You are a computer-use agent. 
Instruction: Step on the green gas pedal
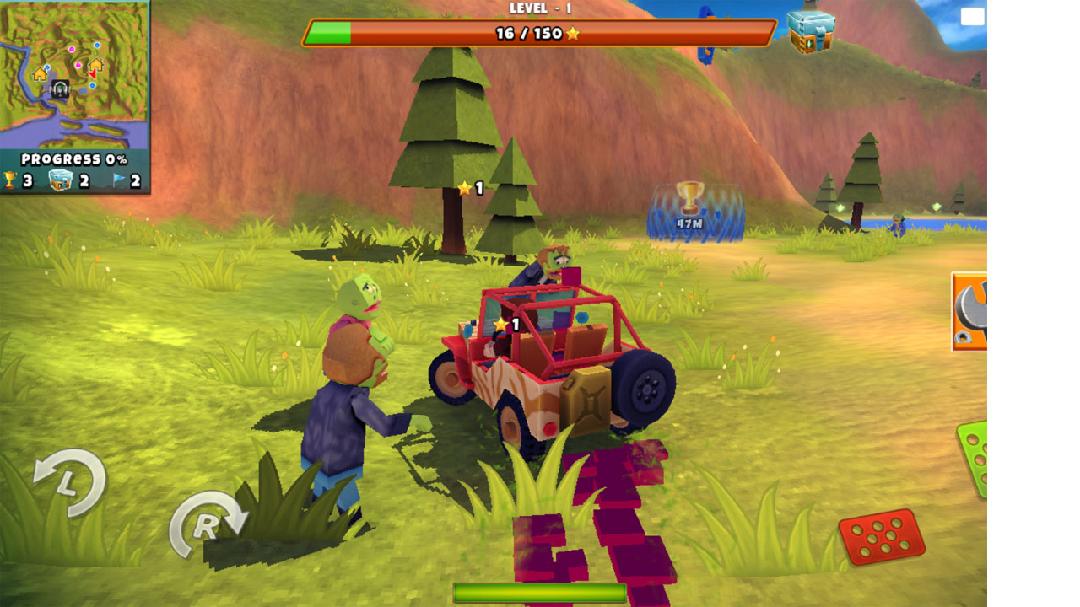[x=973, y=458]
